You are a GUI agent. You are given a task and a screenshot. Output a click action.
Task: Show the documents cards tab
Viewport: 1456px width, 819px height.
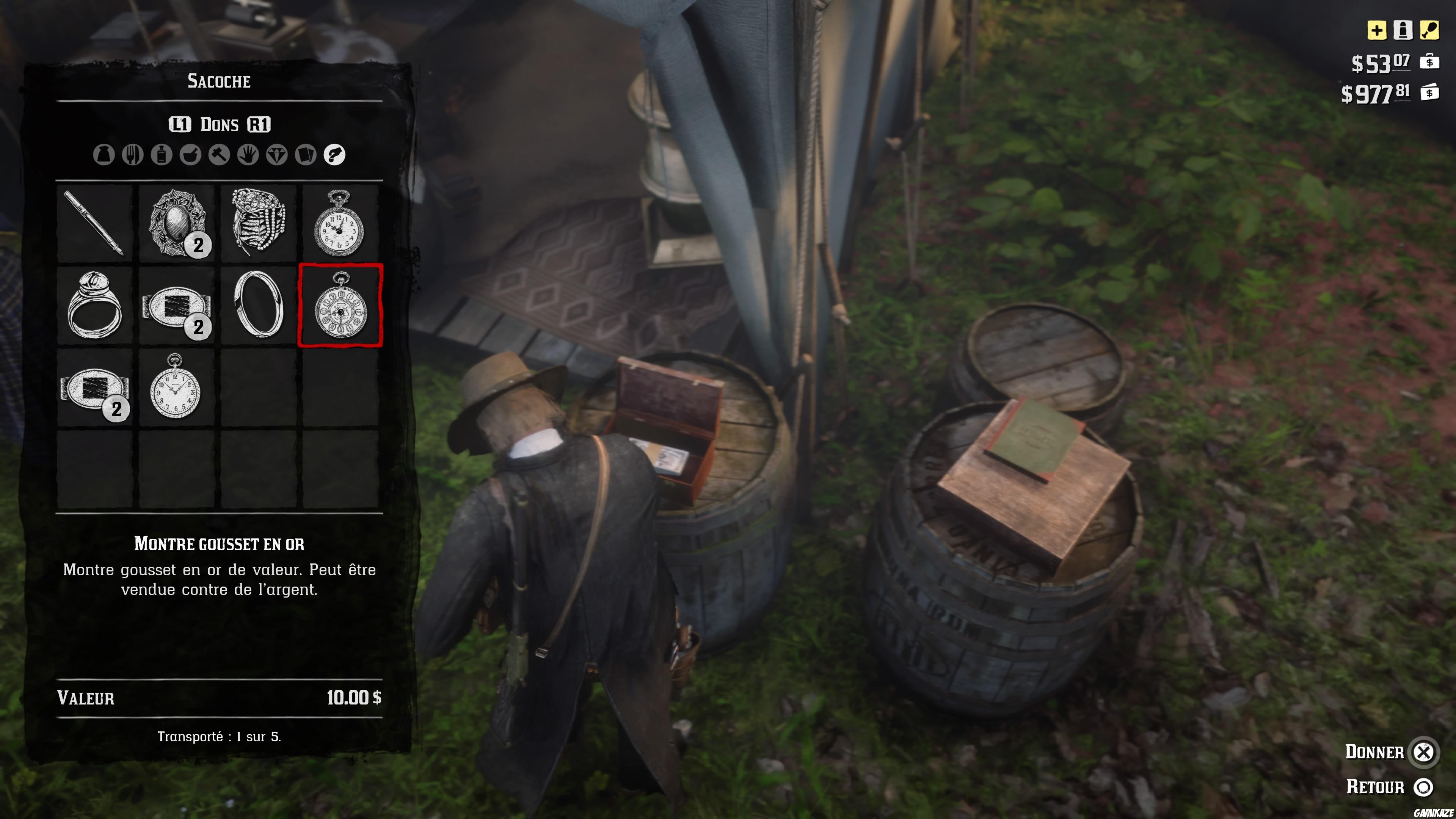(x=305, y=155)
